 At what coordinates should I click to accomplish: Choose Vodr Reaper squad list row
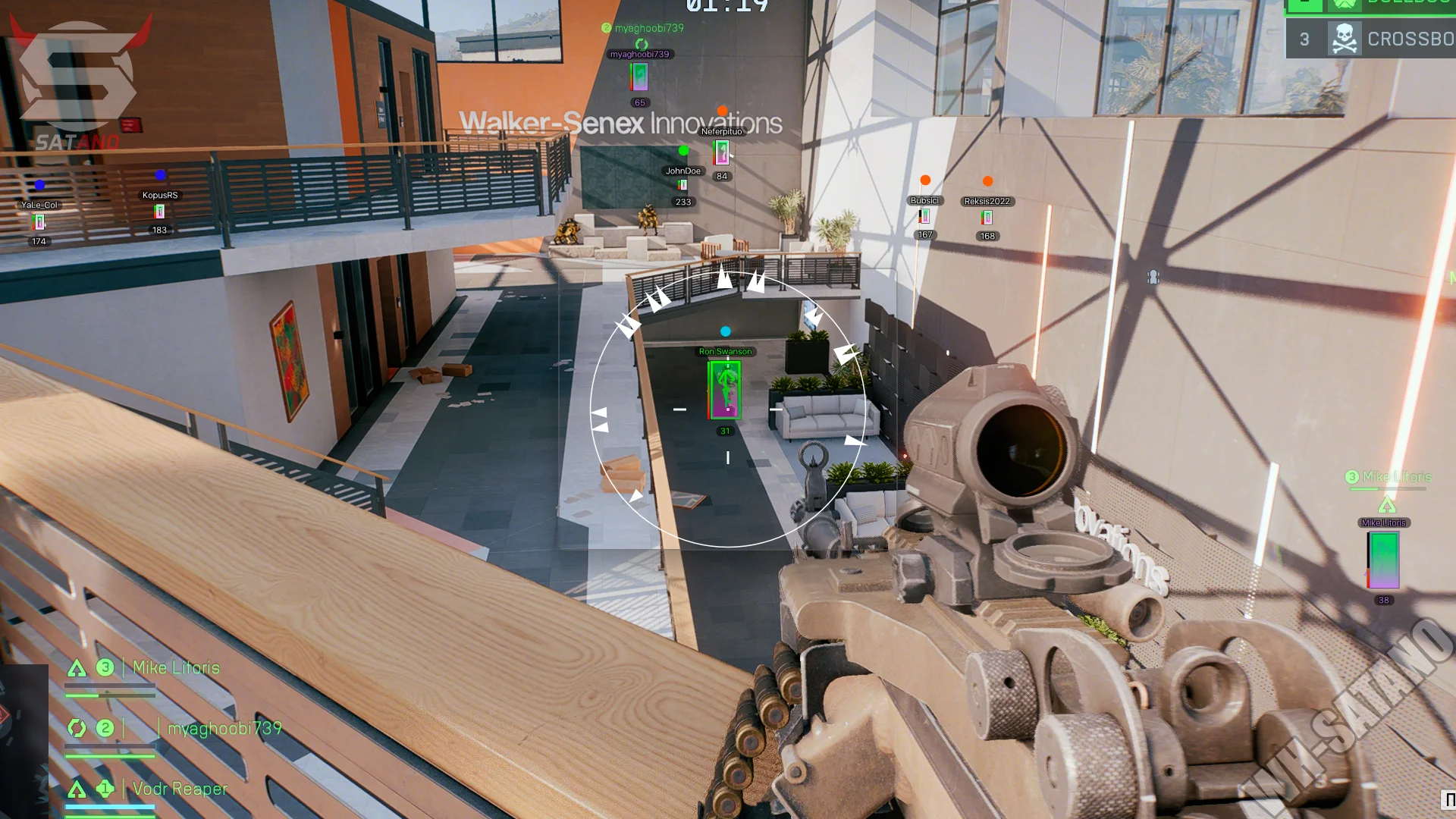click(180, 789)
